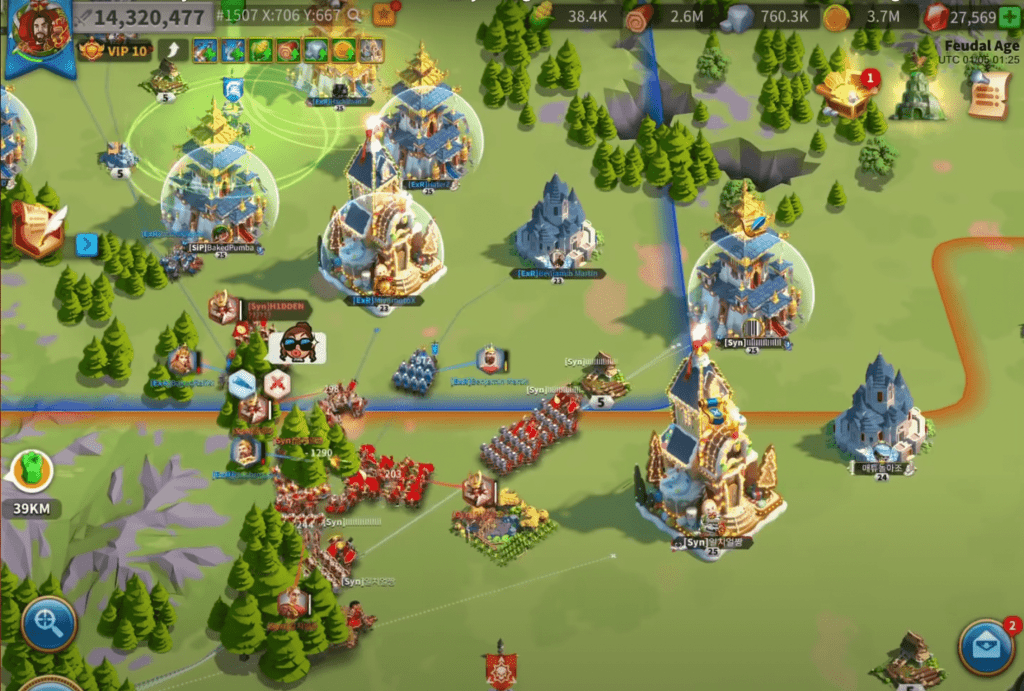This screenshot has height=691, width=1024.
Task: Open the bookmarks star button
Action: coord(383,15)
